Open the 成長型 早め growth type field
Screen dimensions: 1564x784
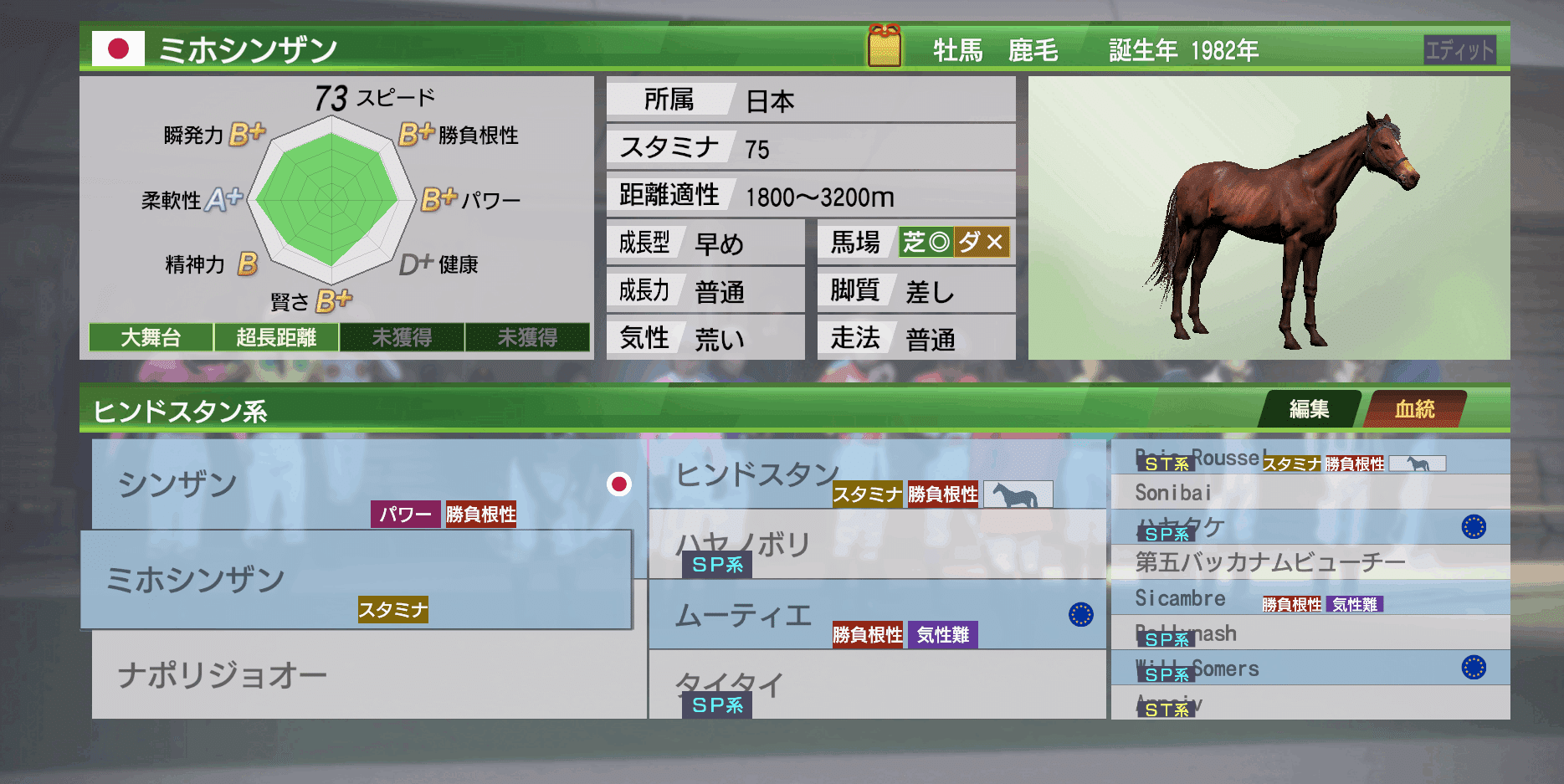(705, 242)
